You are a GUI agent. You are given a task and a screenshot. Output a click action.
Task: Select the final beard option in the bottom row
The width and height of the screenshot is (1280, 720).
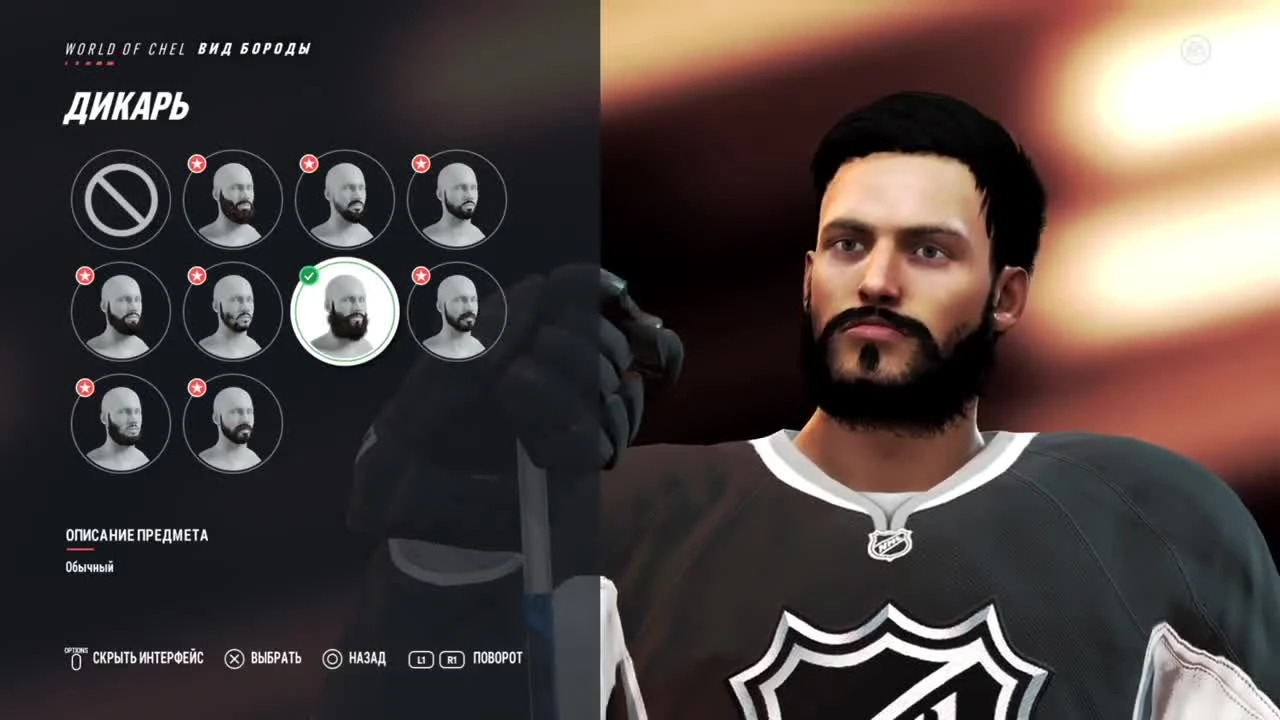point(232,423)
